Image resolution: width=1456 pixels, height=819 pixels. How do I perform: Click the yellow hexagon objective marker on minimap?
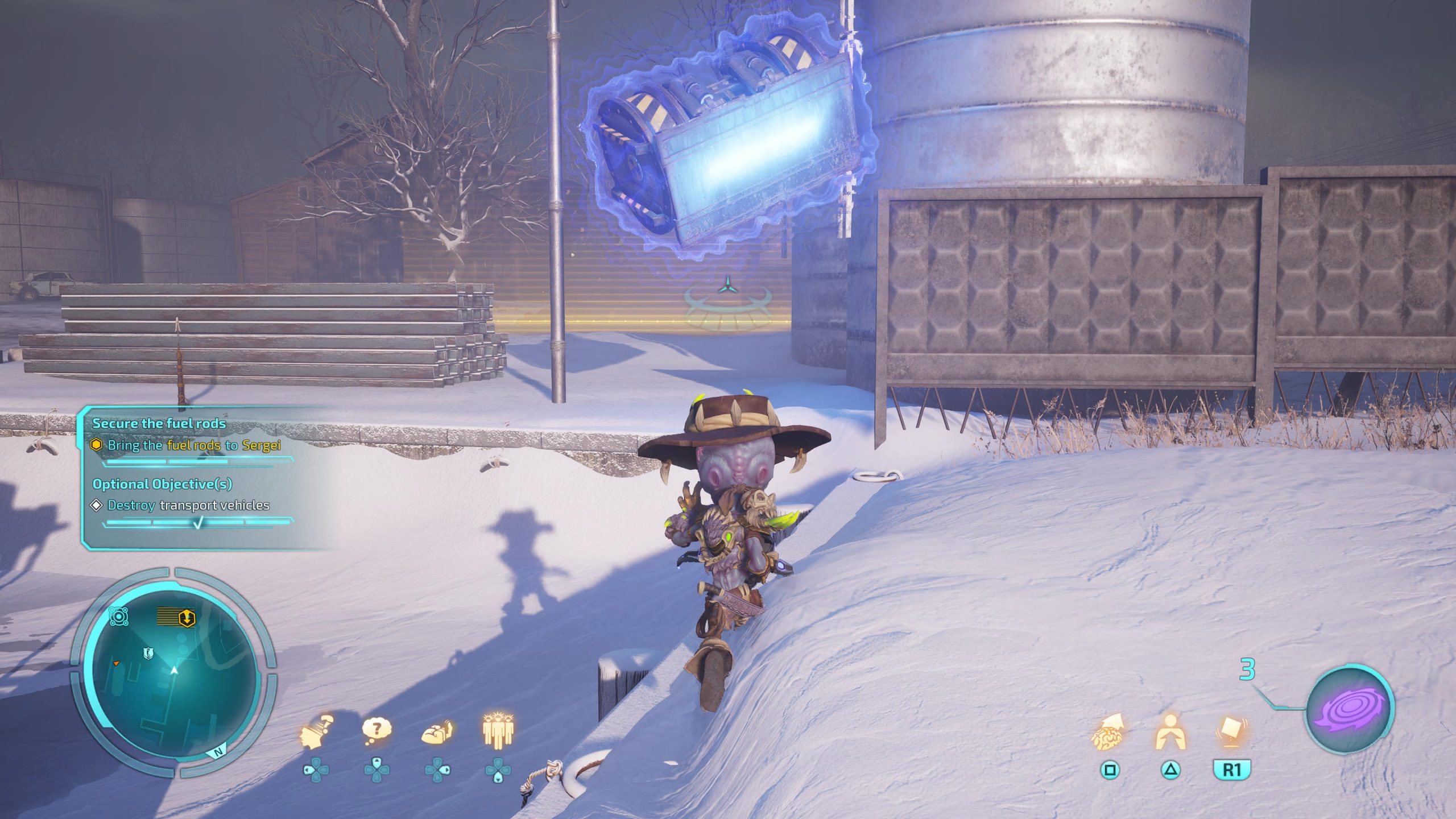click(187, 618)
